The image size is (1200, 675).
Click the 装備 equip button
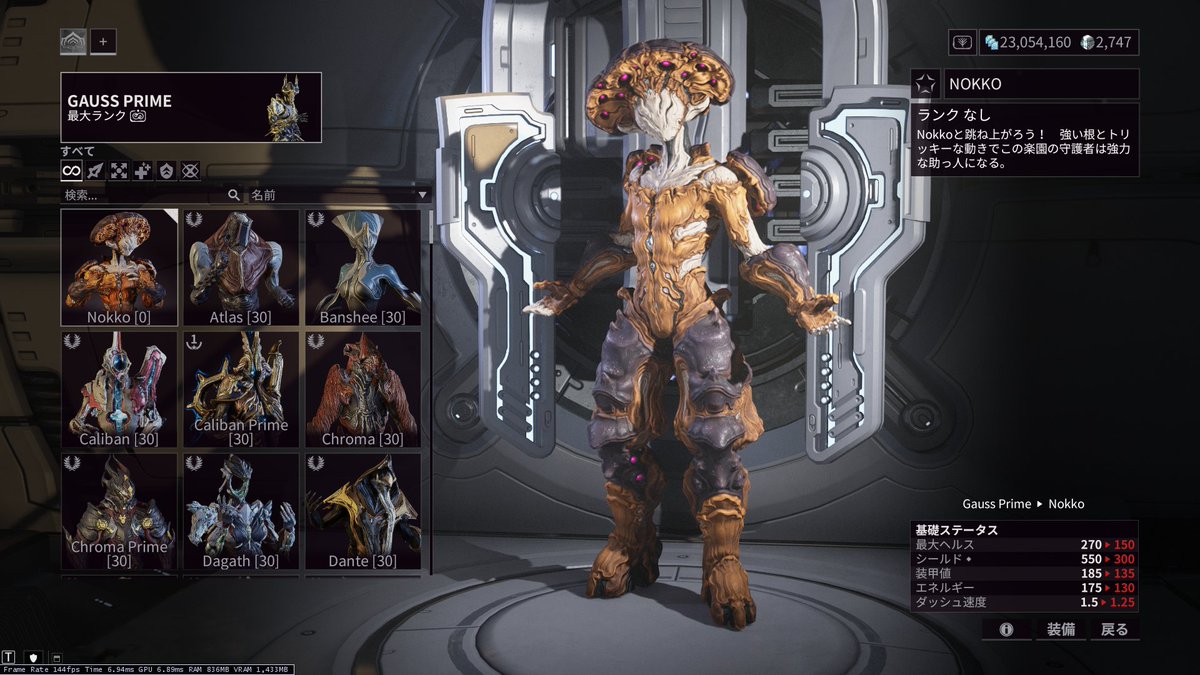point(1060,629)
